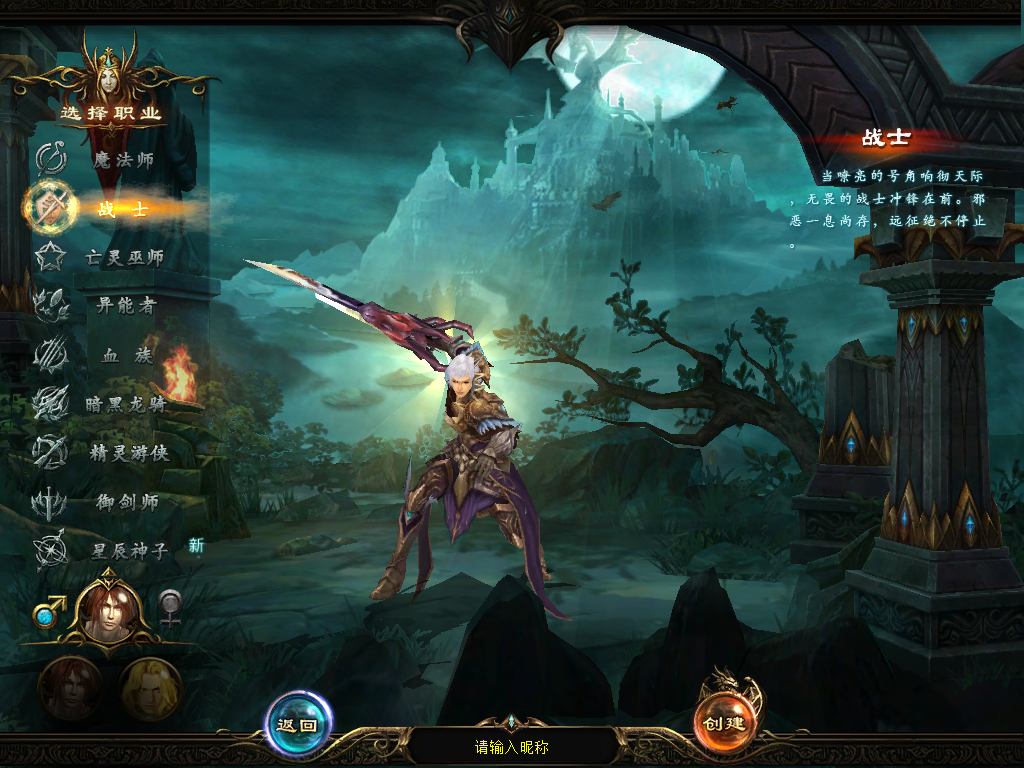
Task: Switch to female gender symbol
Action: 171,608
